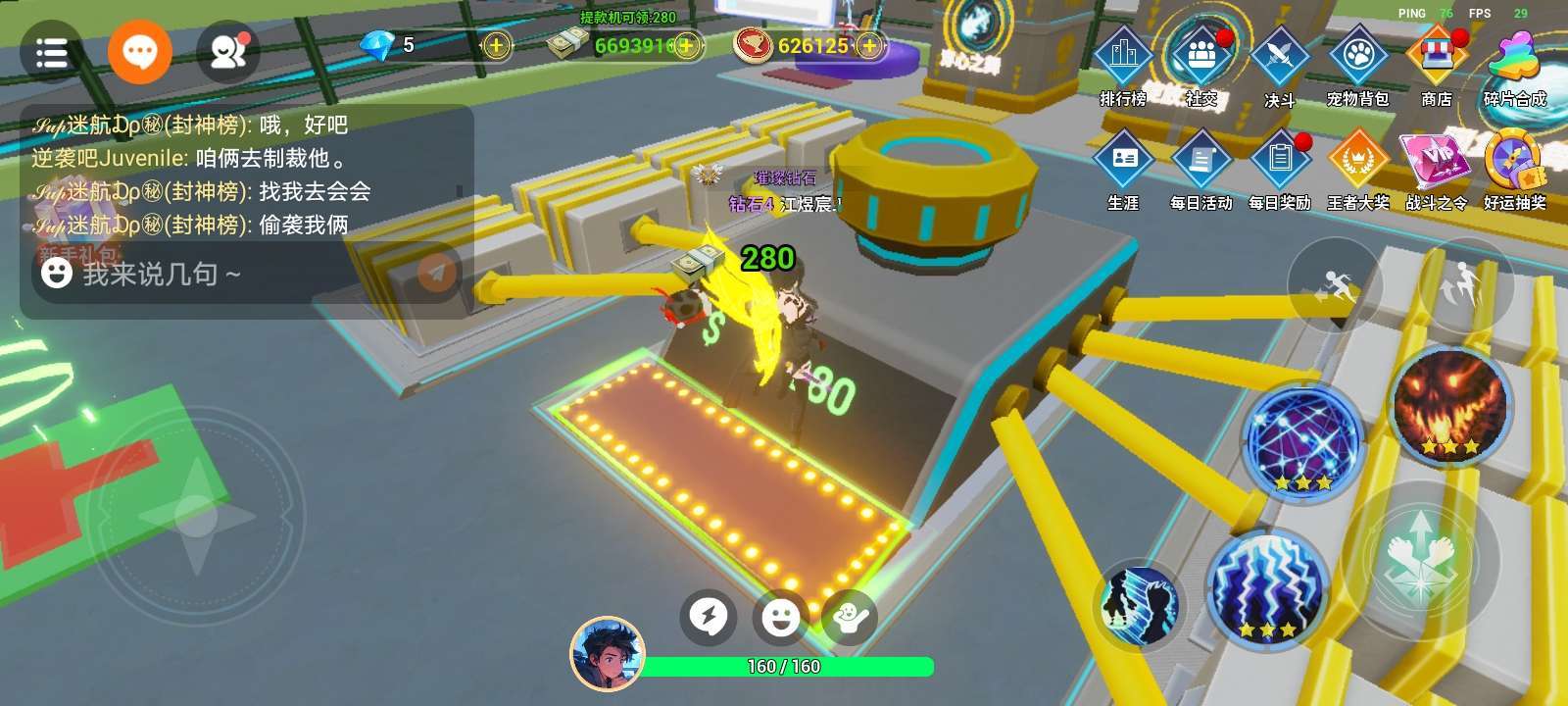Open 碎片合成 fragment synthesis
Viewport: 1568px width, 706px height.
tap(1514, 63)
